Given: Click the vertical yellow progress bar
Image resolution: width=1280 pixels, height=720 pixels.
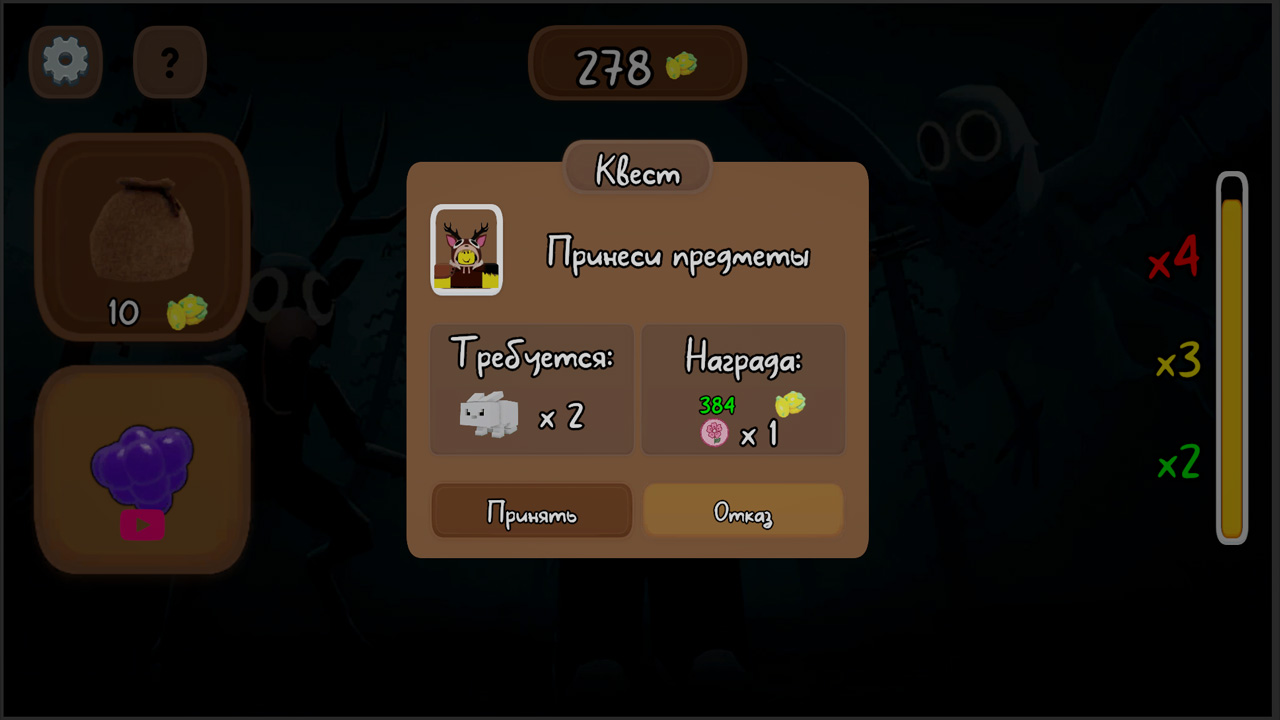Looking at the screenshot, I should click(x=1231, y=360).
